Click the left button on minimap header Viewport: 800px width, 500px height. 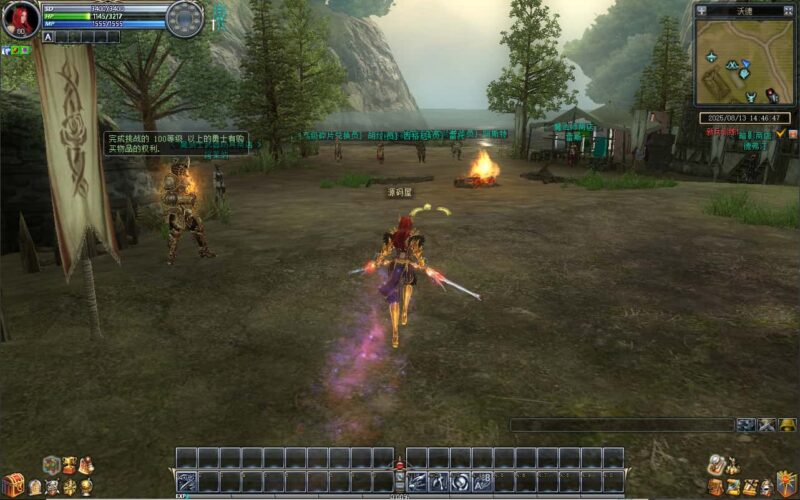(702, 11)
